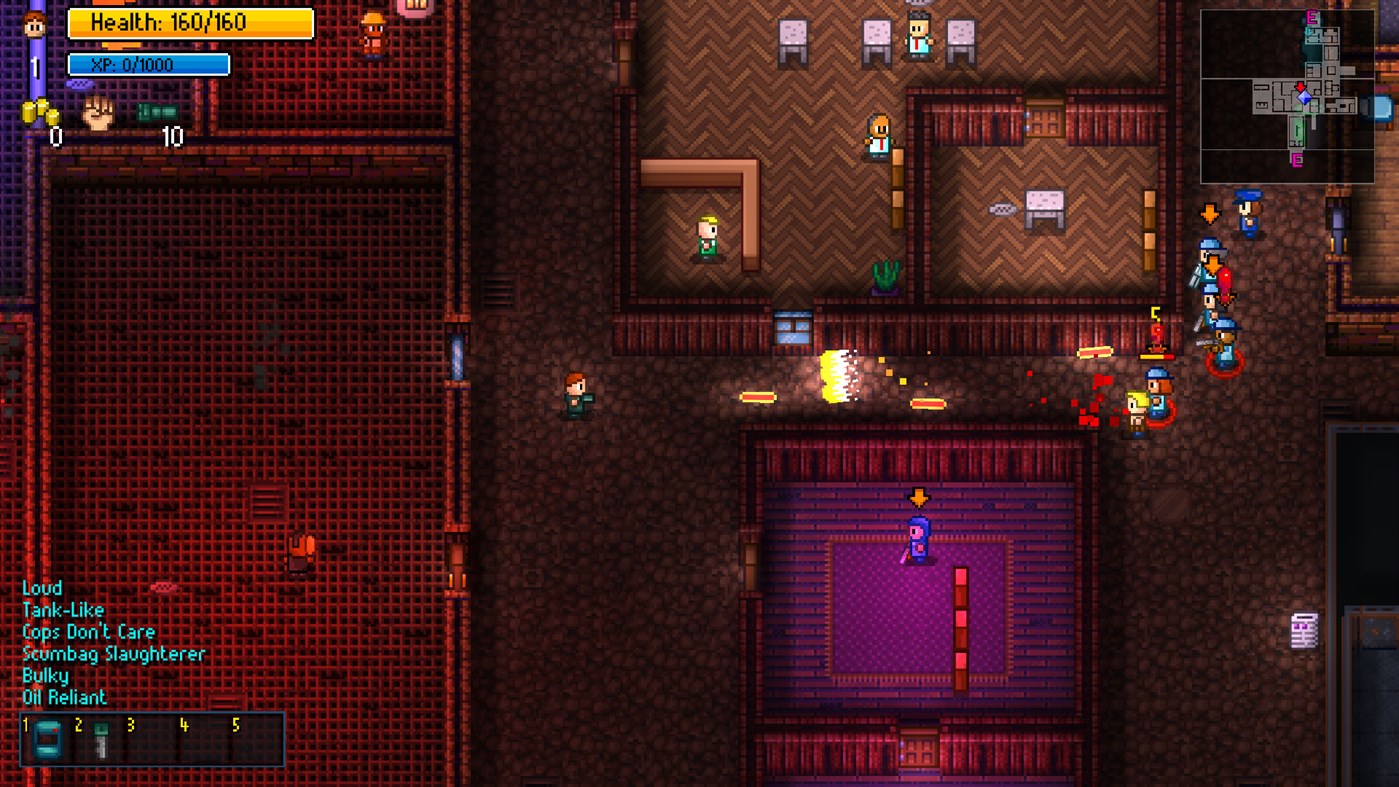Click the blue XP progress bar
This screenshot has width=1399, height=787.
tap(146, 63)
